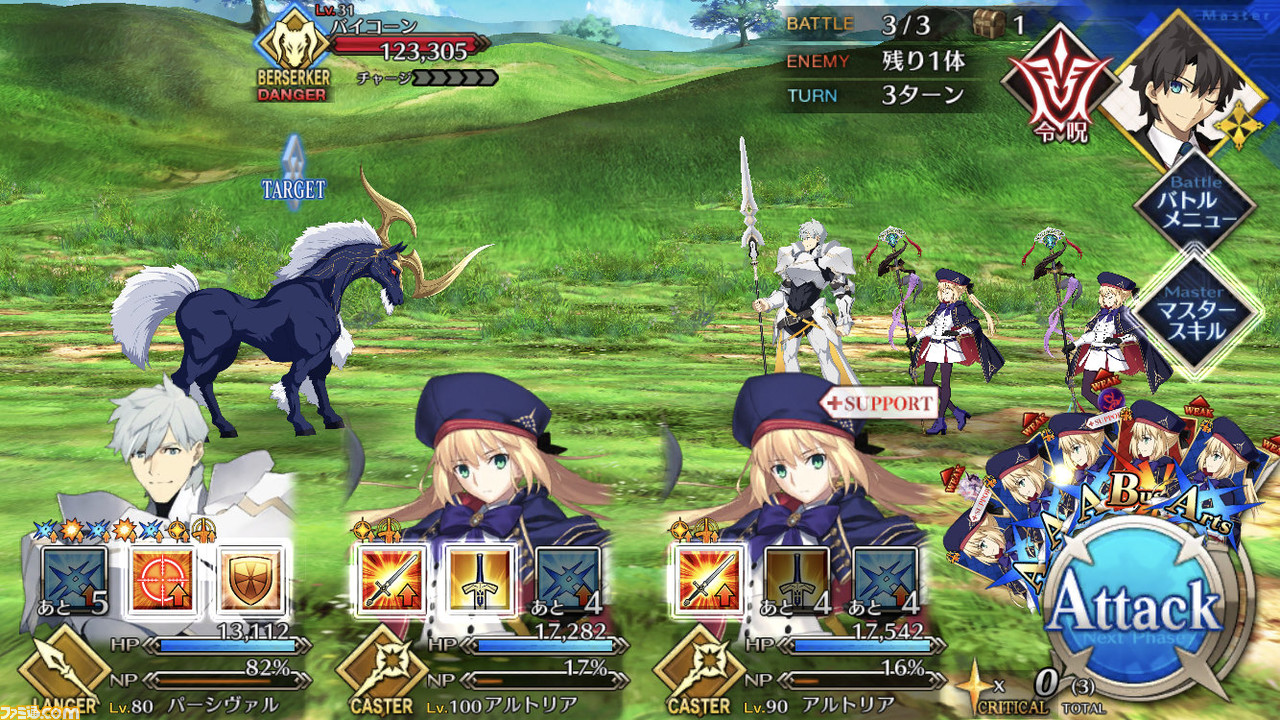Activate Percival's red target skill
Screen dimensions: 1280x720
pos(162,579)
